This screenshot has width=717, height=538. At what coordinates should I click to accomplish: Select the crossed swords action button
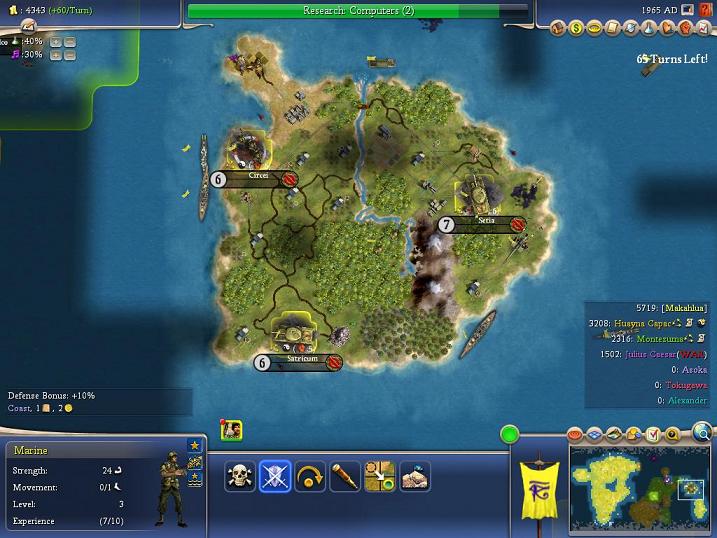[275, 477]
